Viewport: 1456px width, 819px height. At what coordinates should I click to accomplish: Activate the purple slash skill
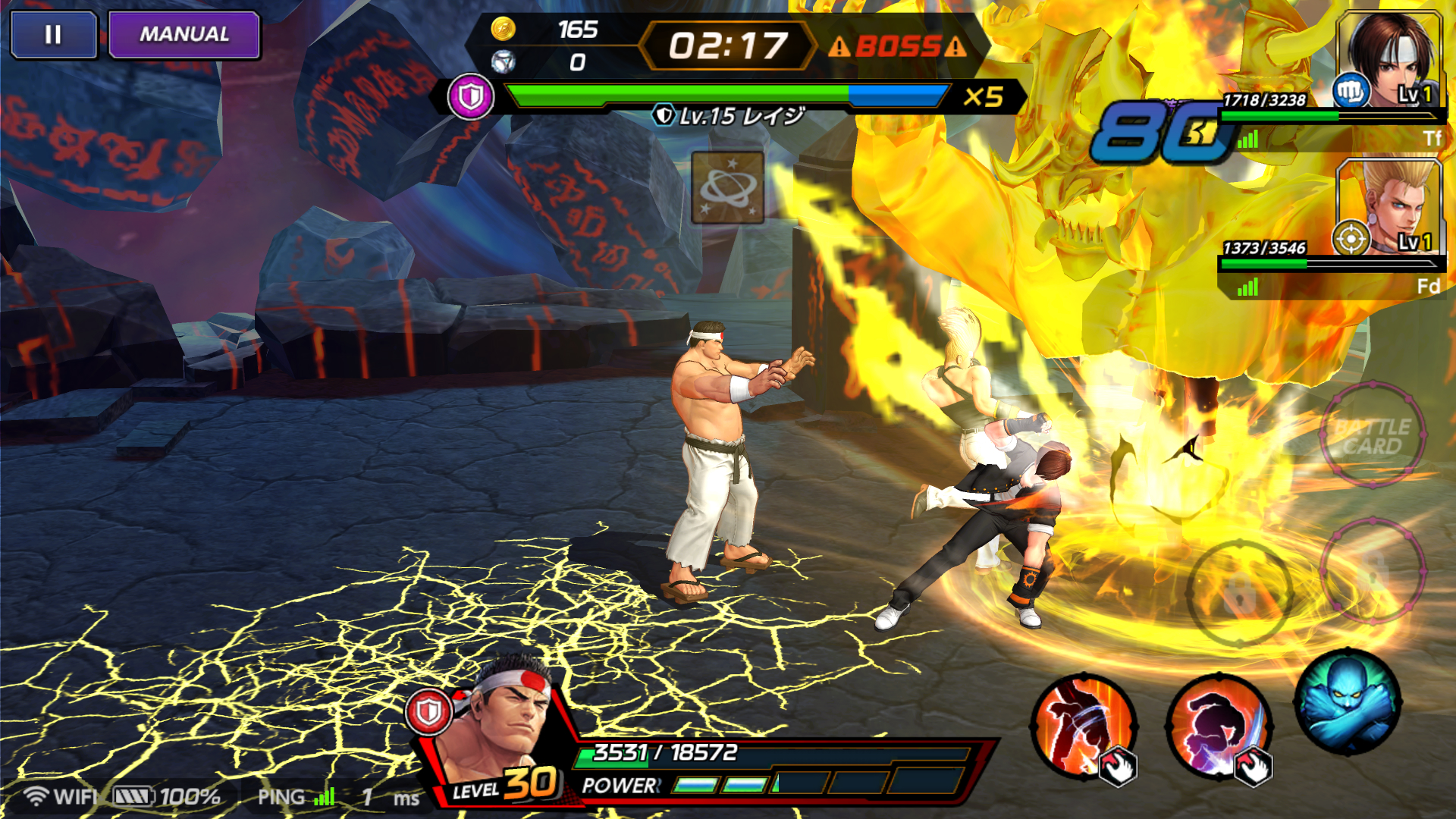[x=1217, y=726]
